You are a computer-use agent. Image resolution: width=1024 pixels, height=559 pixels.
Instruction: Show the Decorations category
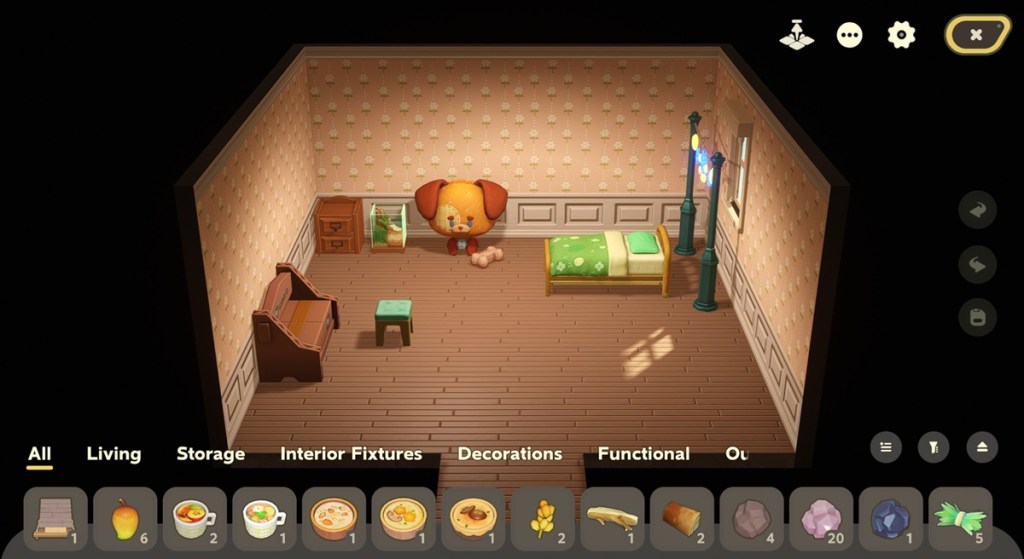510,453
